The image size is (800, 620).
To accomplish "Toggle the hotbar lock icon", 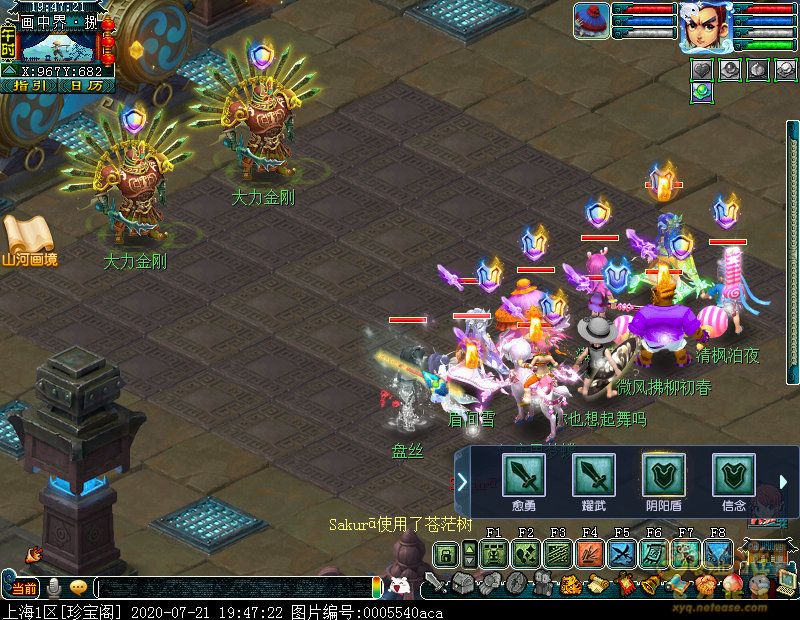I will pyautogui.click(x=446, y=553).
